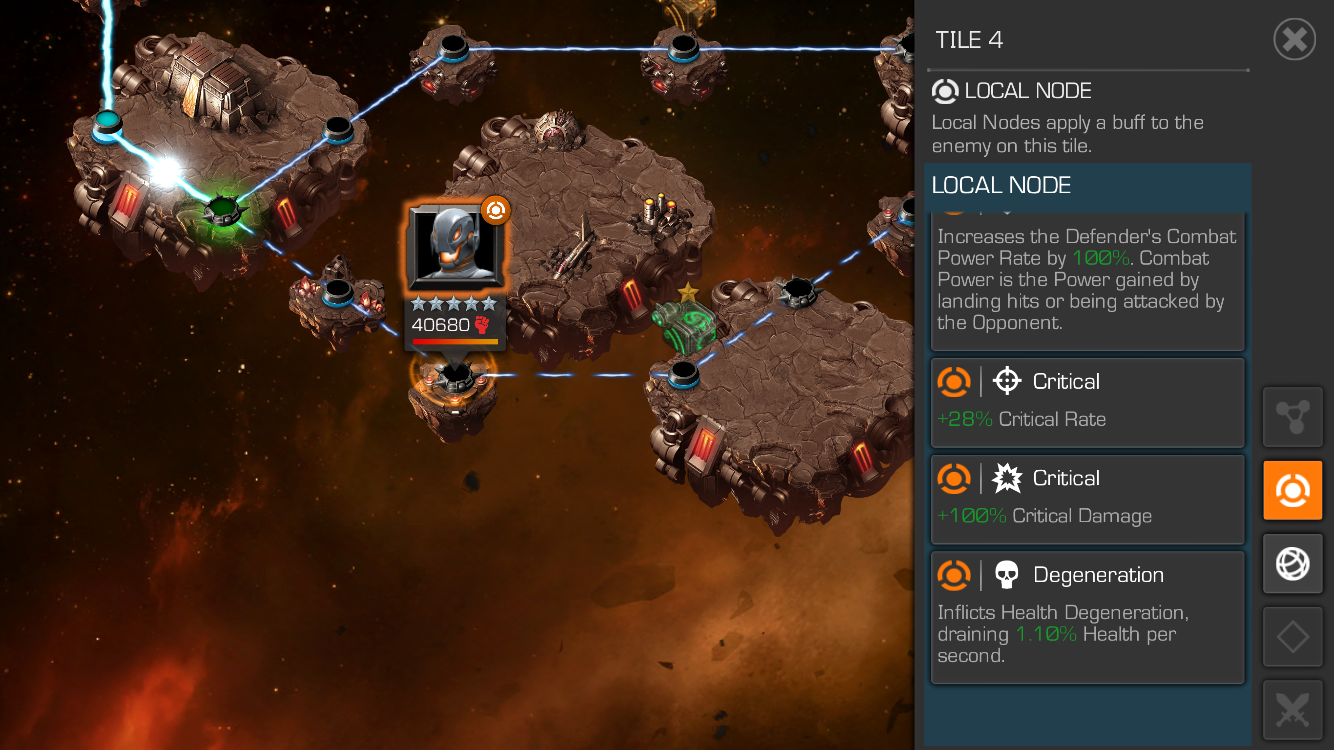The height and width of the screenshot is (750, 1334).
Task: Choose the teal map node
Action: (107, 125)
